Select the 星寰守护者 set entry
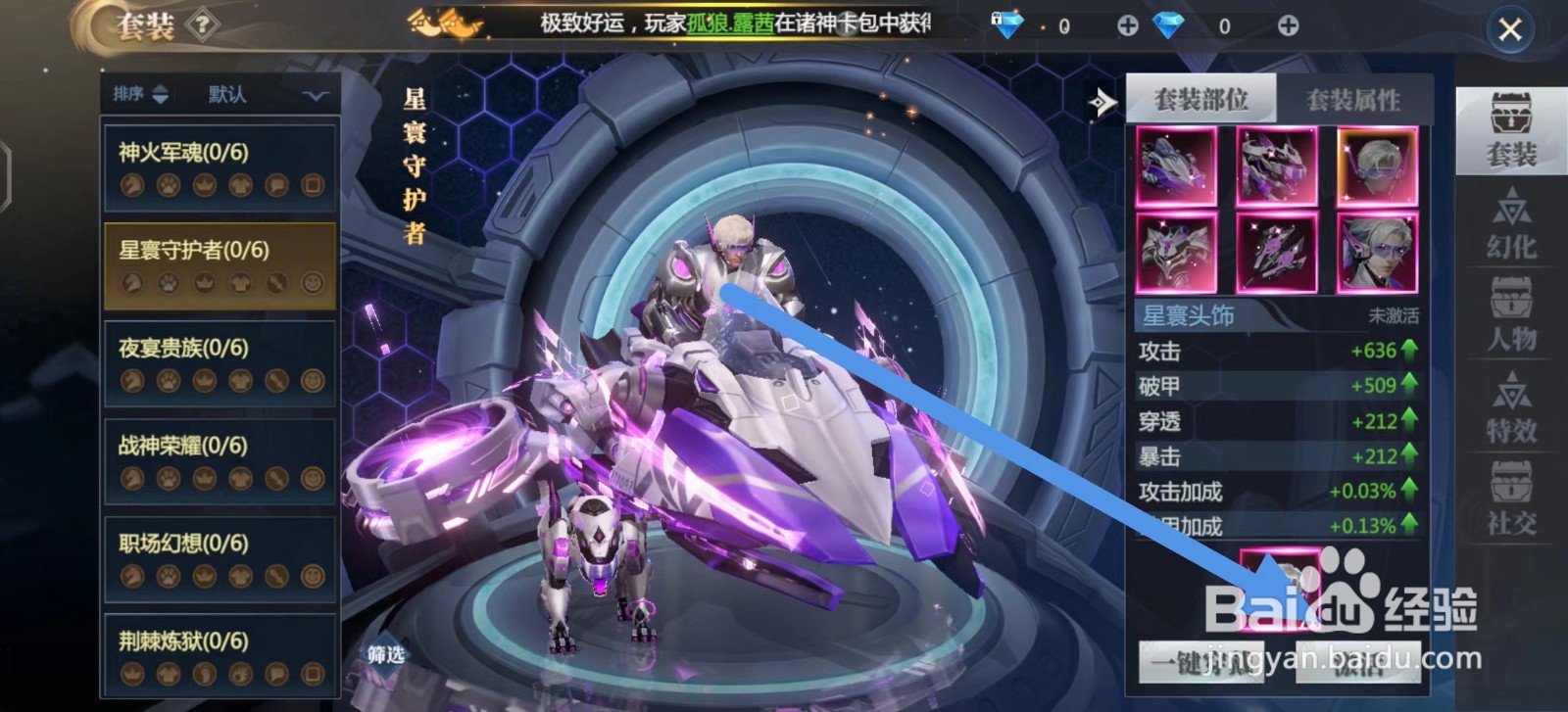1568x712 pixels. tap(218, 264)
